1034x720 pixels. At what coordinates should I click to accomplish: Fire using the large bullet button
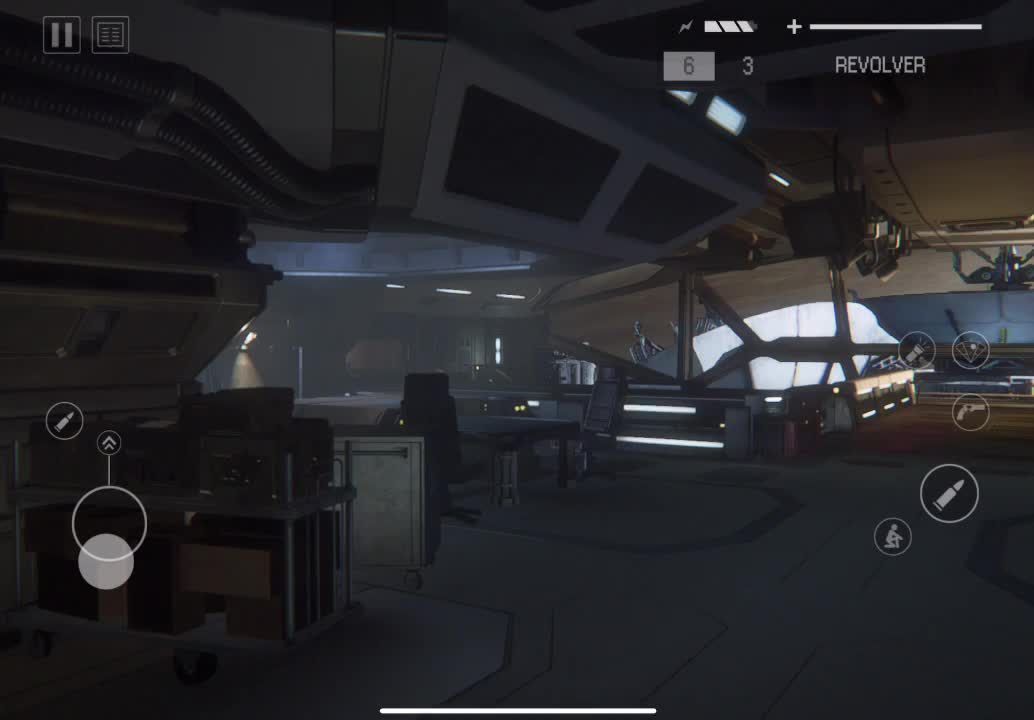949,493
